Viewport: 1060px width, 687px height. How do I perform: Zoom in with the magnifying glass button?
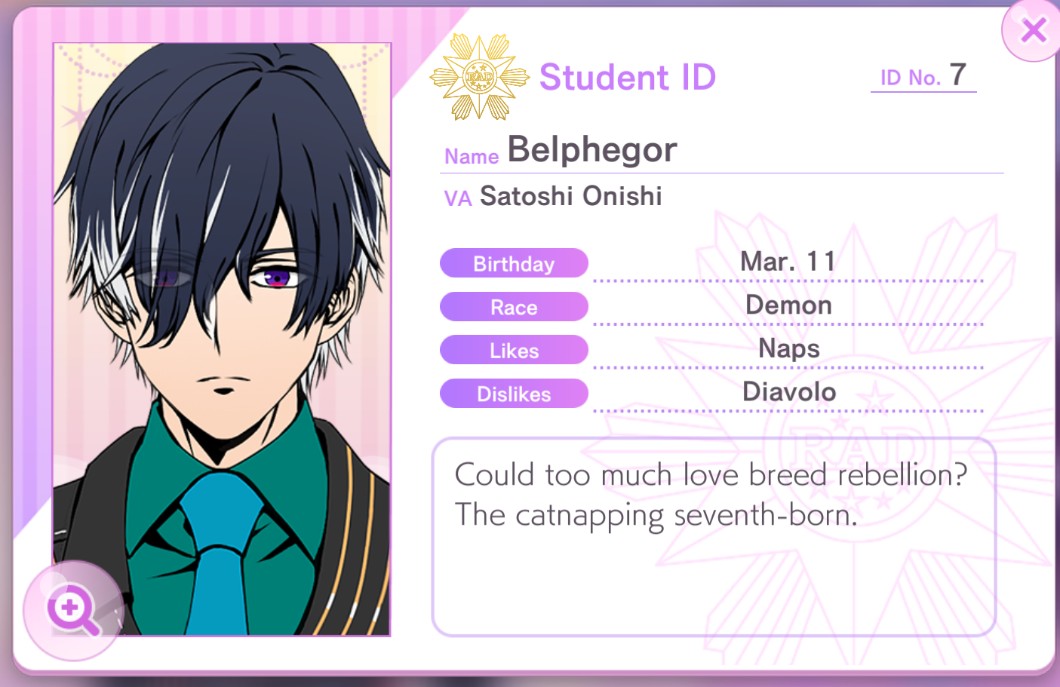pyautogui.click(x=73, y=610)
